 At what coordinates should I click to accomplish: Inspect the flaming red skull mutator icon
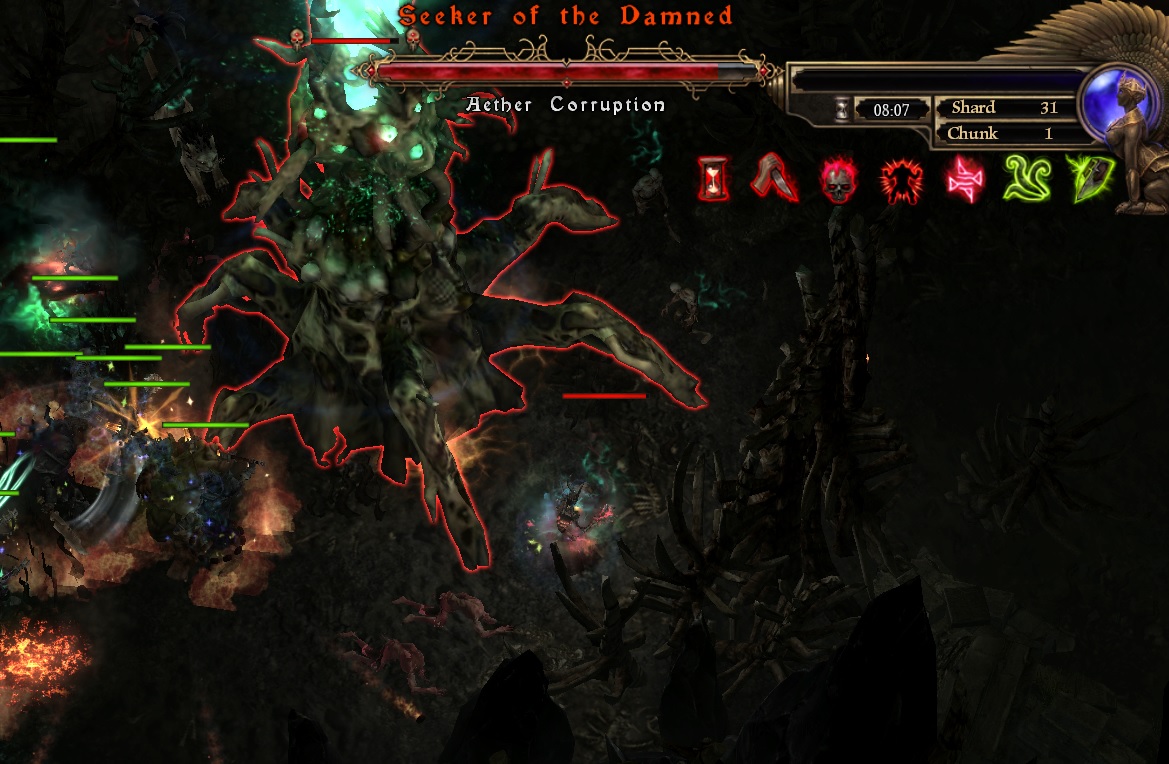839,181
